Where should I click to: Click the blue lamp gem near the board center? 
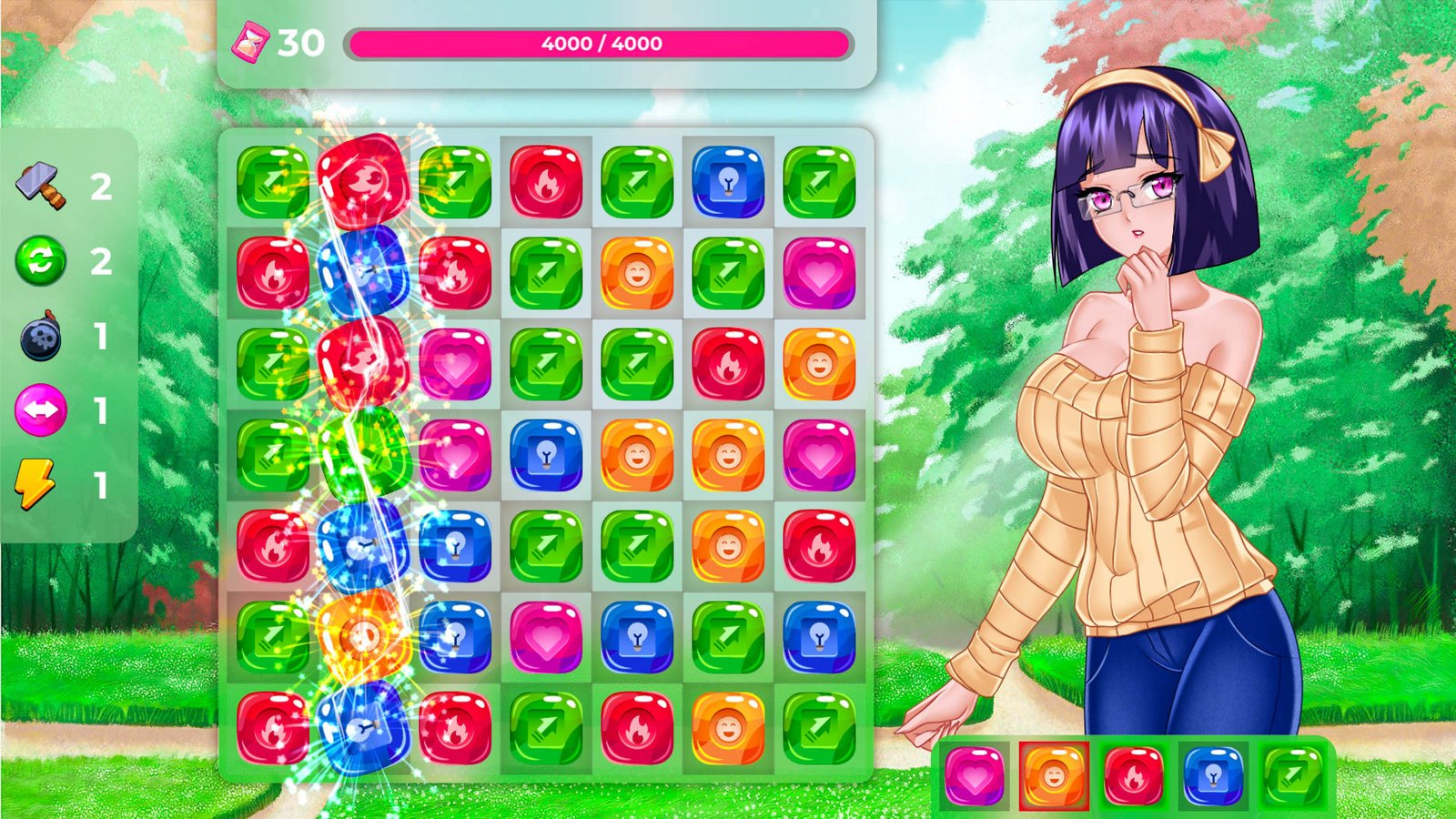pyautogui.click(x=544, y=453)
